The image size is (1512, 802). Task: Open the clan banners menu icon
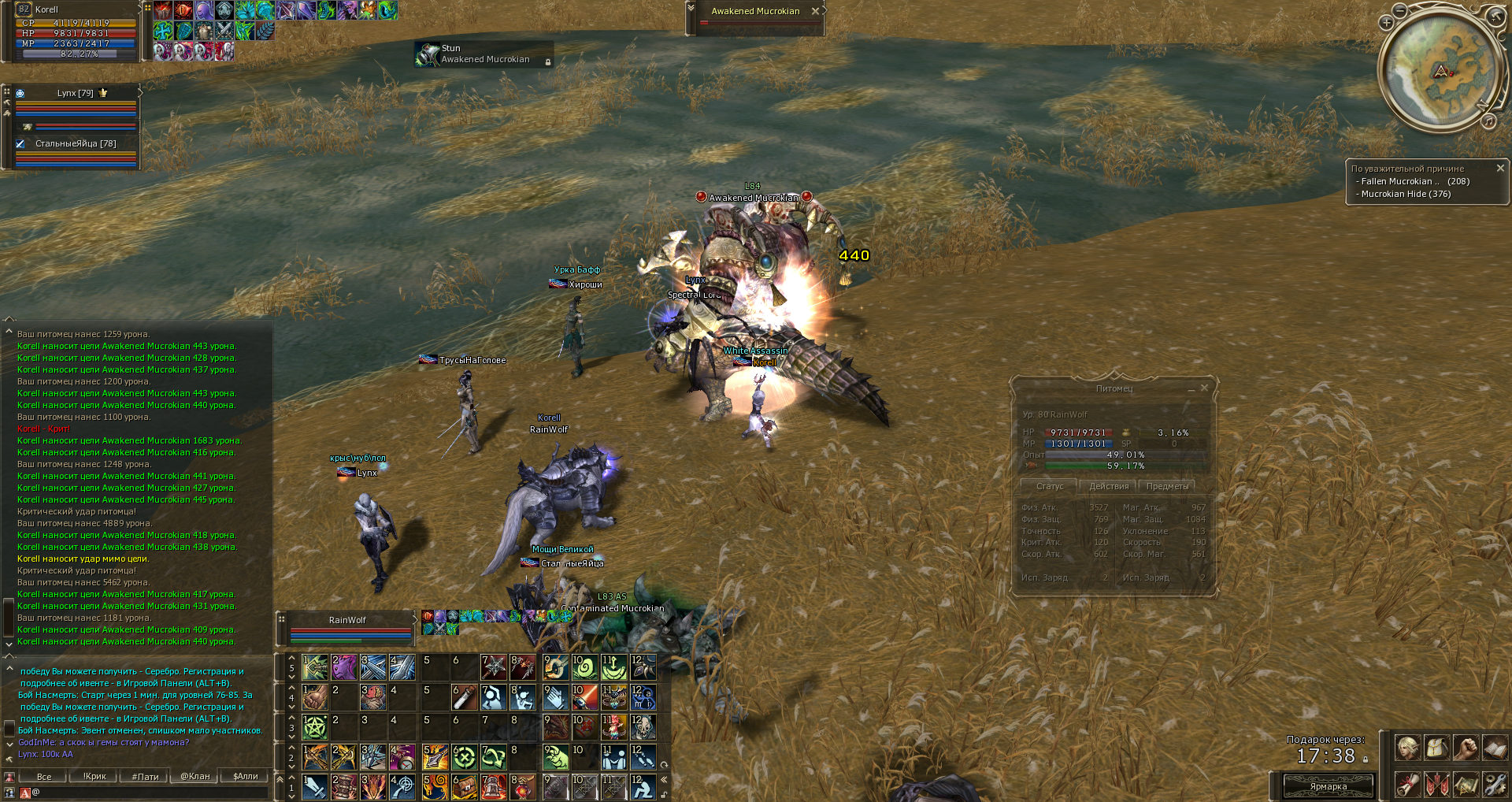1436,785
